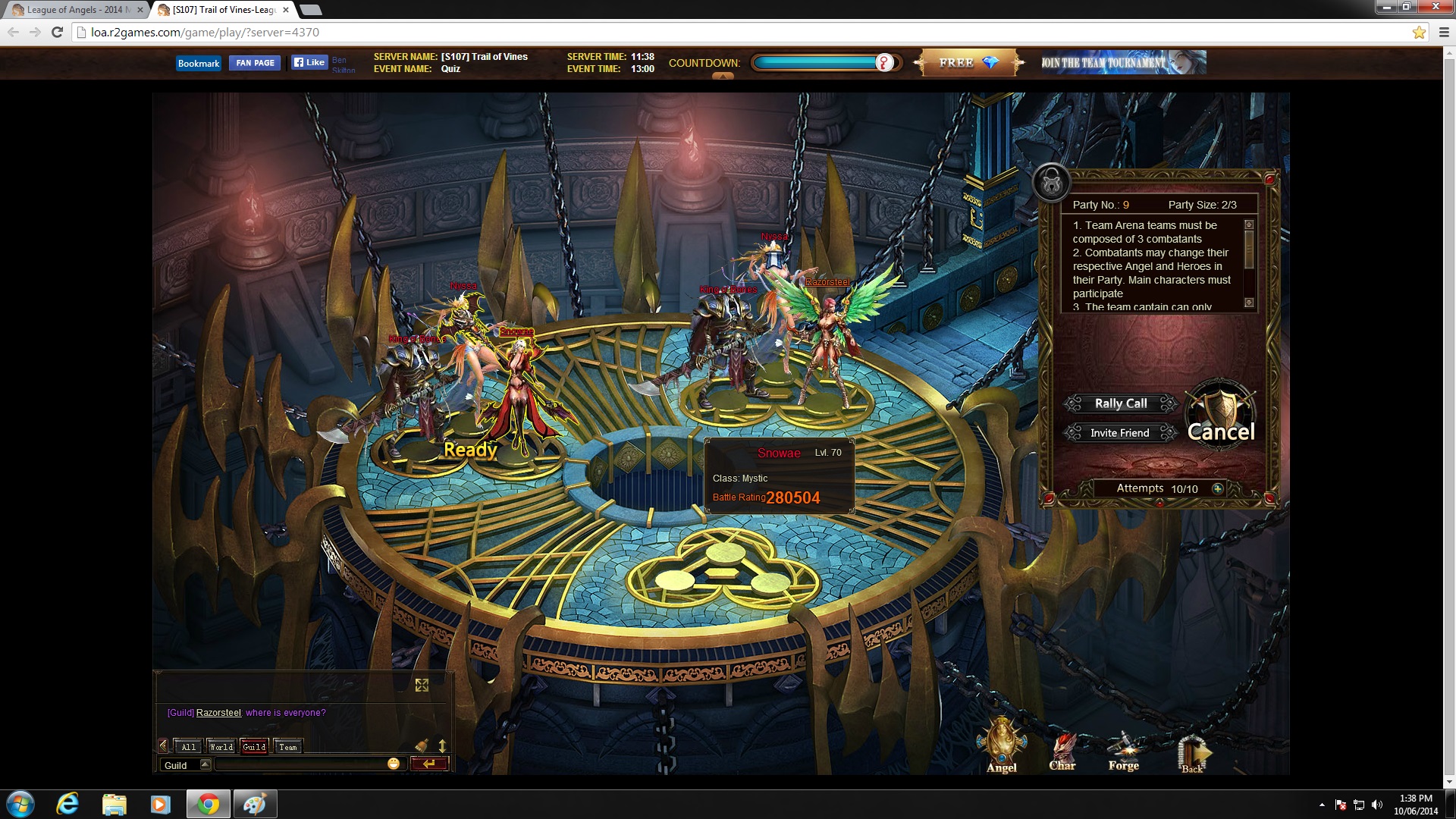The height and width of the screenshot is (819, 1456).
Task: Expand the chat window with the arrows icon
Action: tap(422, 686)
